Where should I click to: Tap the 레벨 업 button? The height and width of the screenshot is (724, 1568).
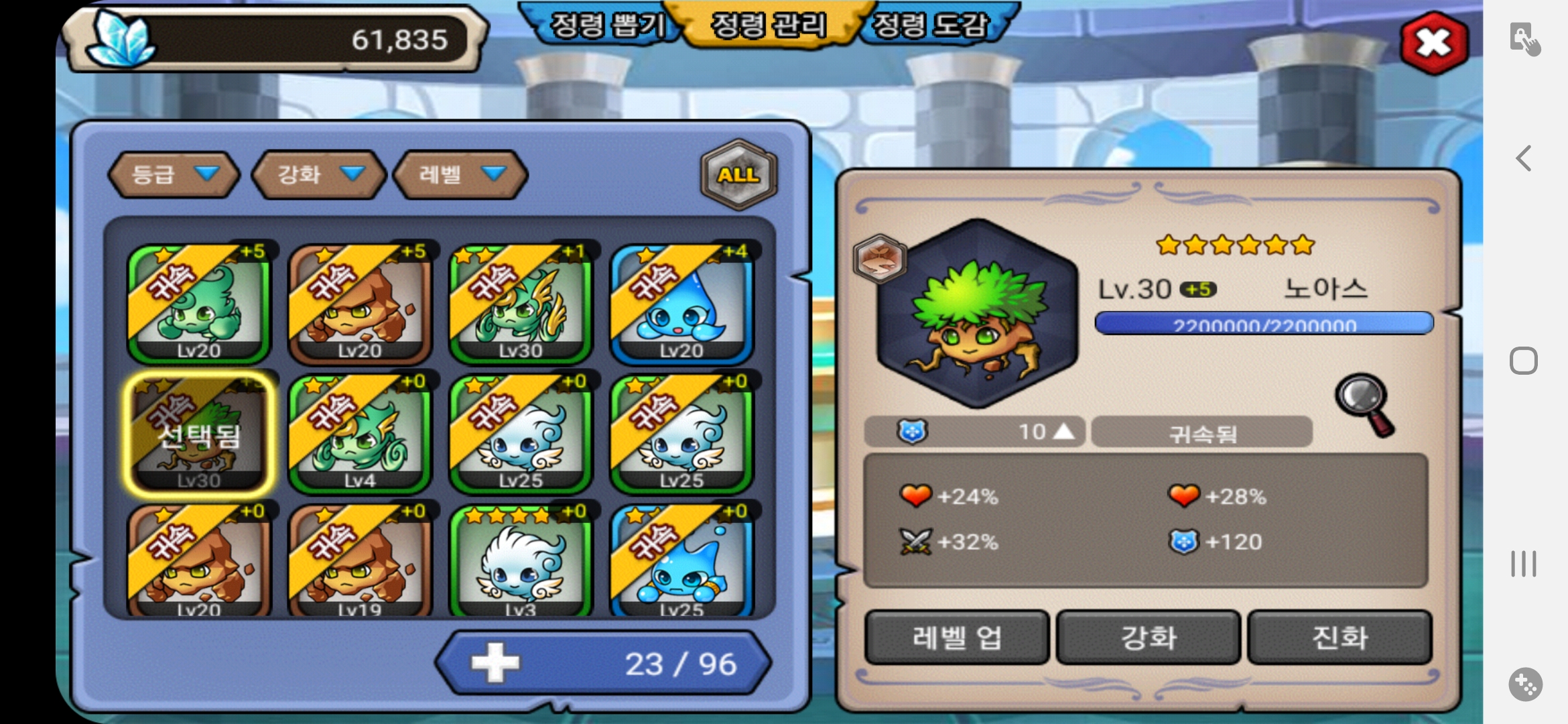point(957,637)
